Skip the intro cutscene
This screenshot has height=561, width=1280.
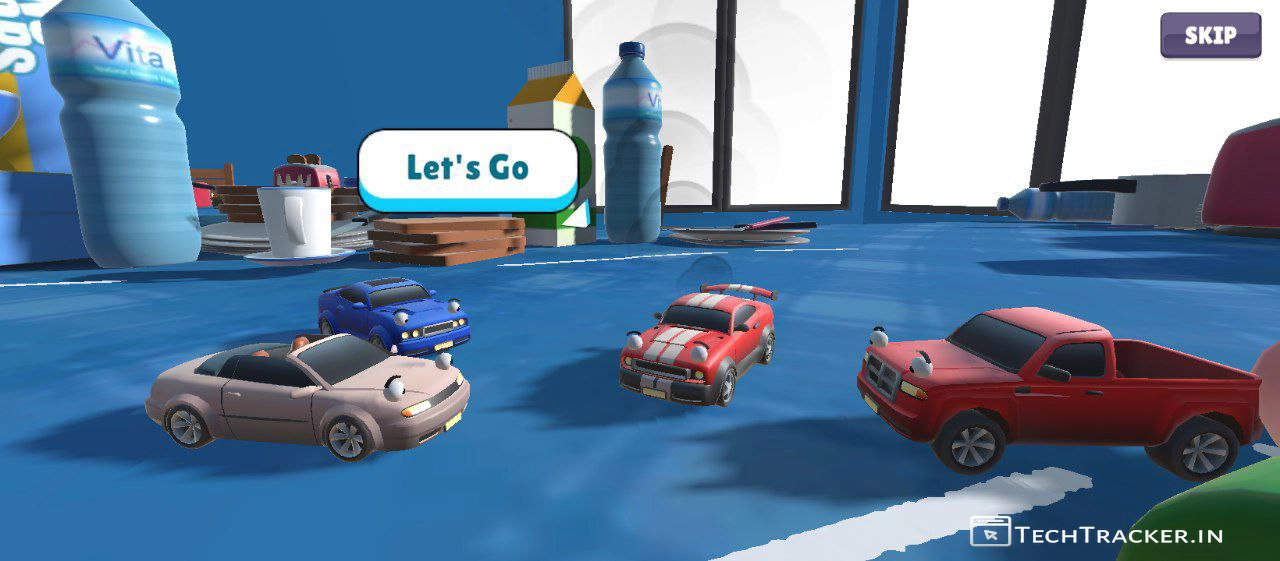pyautogui.click(x=1210, y=36)
